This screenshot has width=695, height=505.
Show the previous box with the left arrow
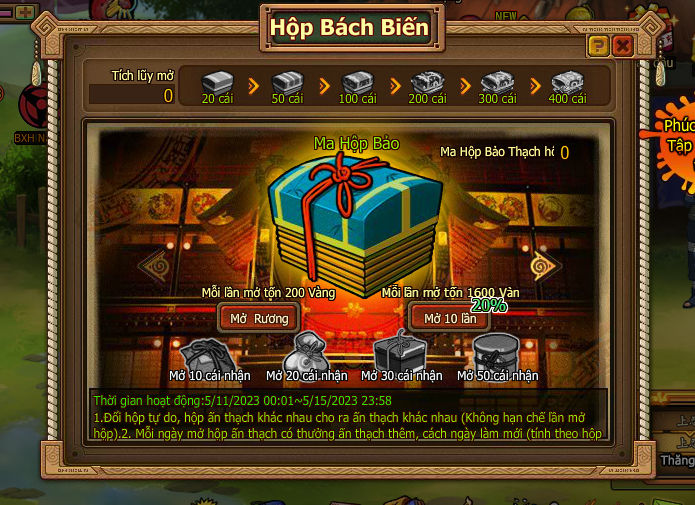click(152, 265)
